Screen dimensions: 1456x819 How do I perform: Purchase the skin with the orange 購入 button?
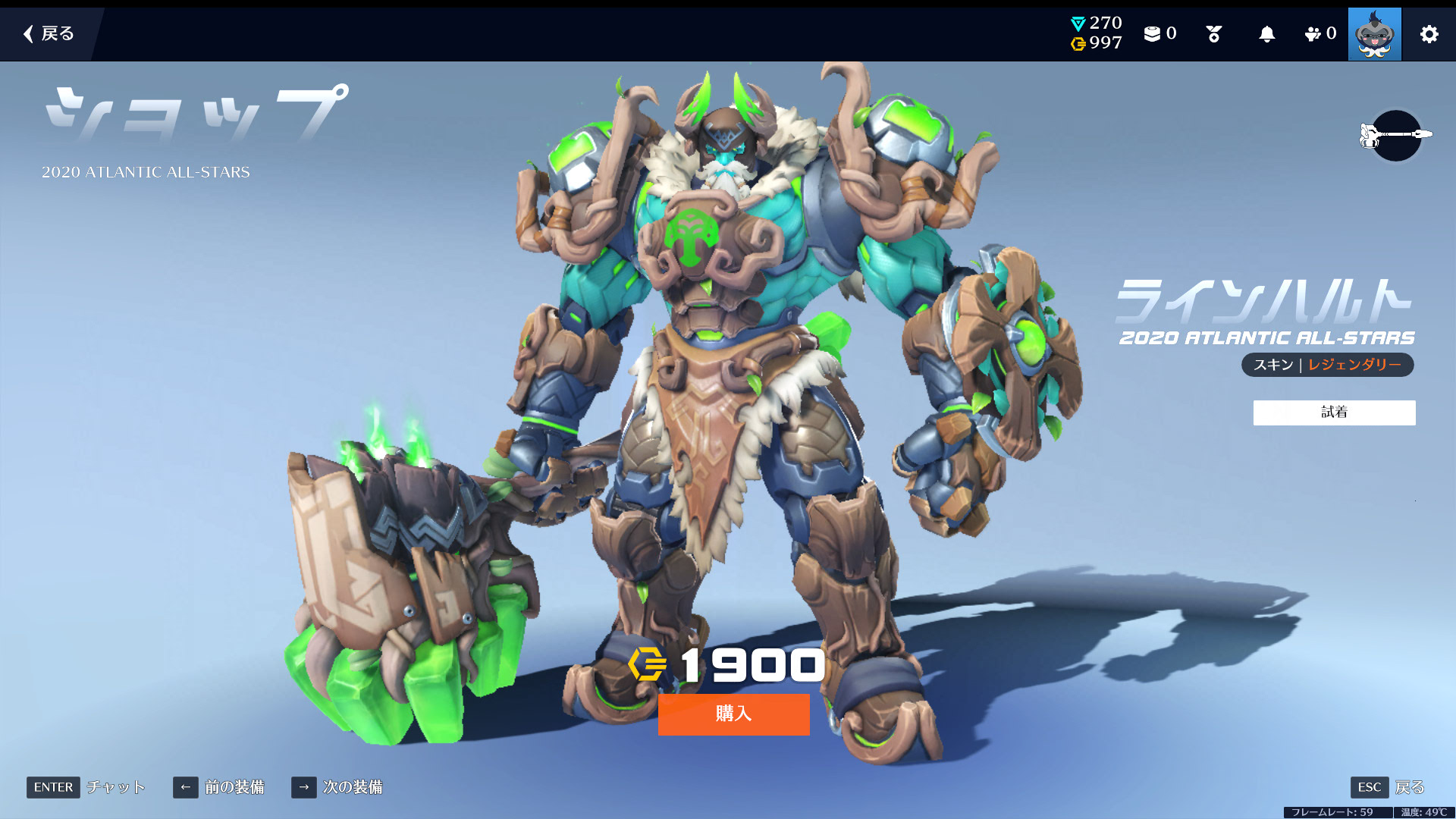click(x=733, y=714)
